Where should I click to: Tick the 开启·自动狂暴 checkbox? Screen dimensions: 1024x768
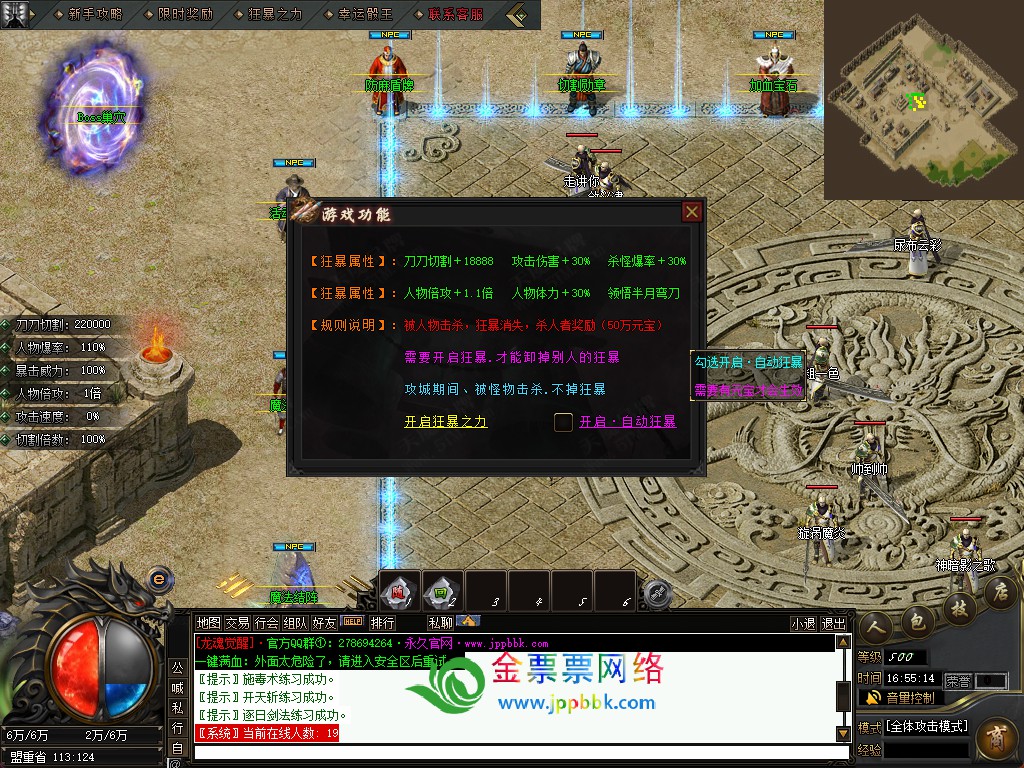(x=564, y=422)
